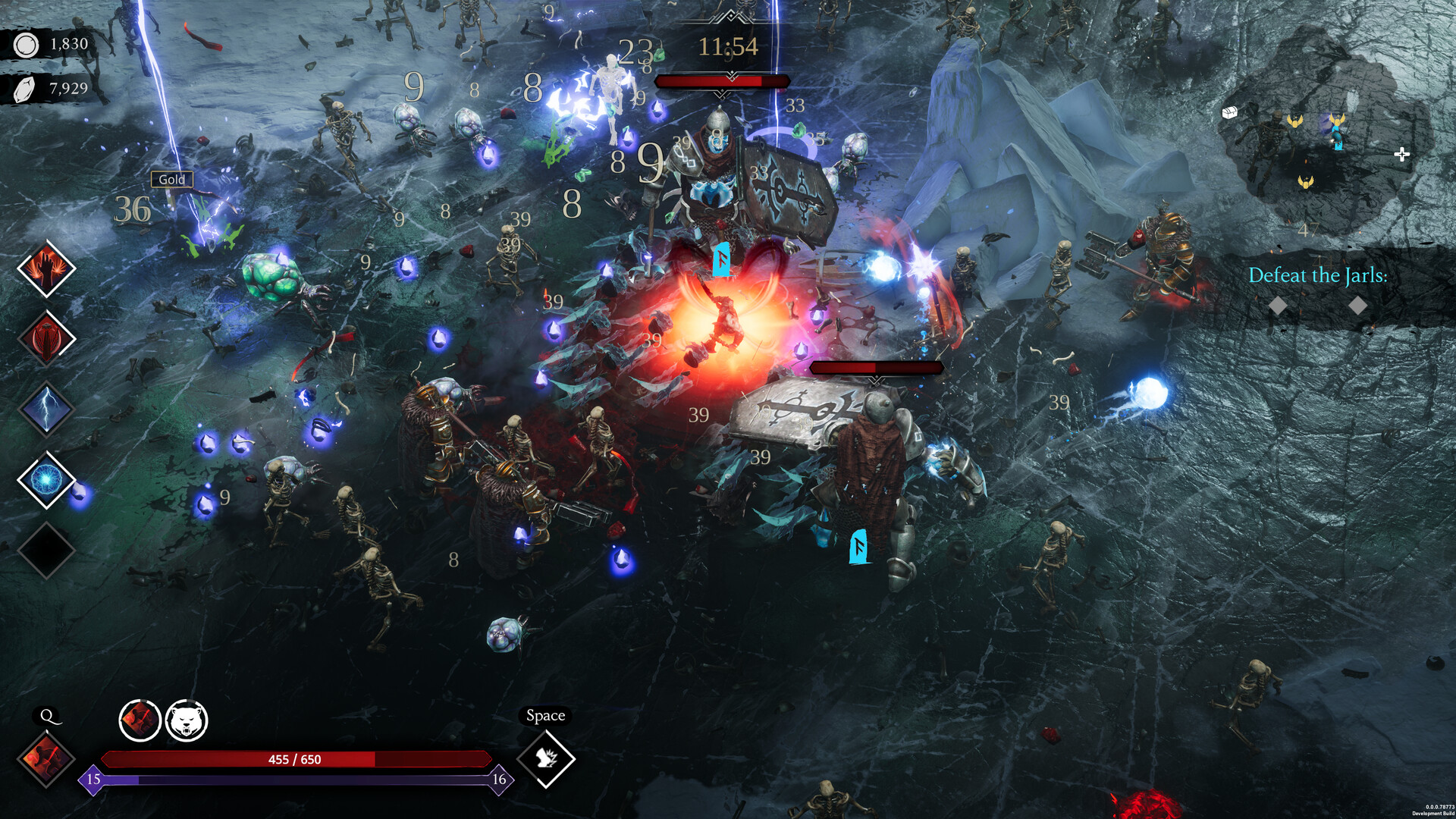Open the Defeat the Jarls objective

pyautogui.click(x=1317, y=275)
